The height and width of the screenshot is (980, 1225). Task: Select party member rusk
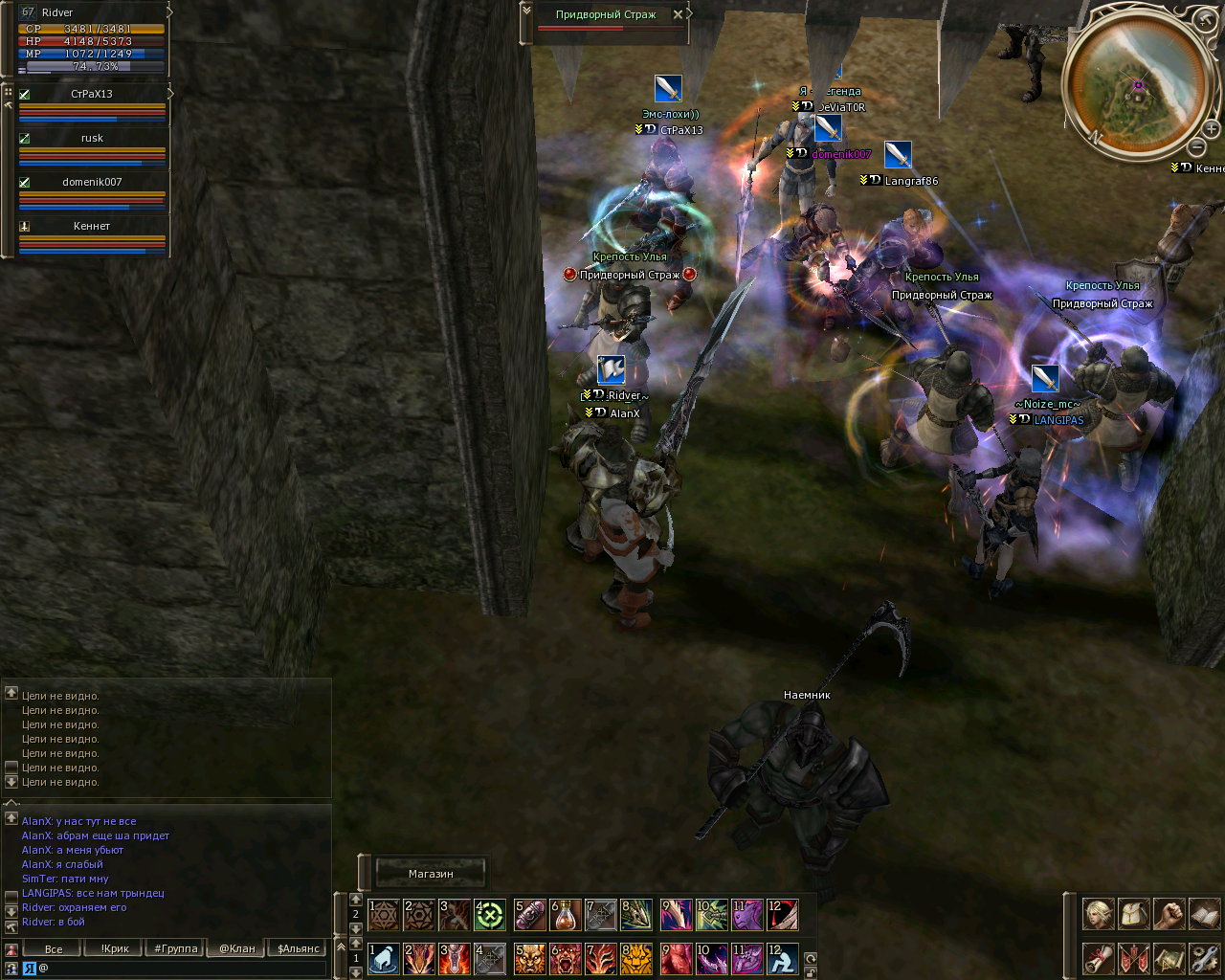point(92,138)
